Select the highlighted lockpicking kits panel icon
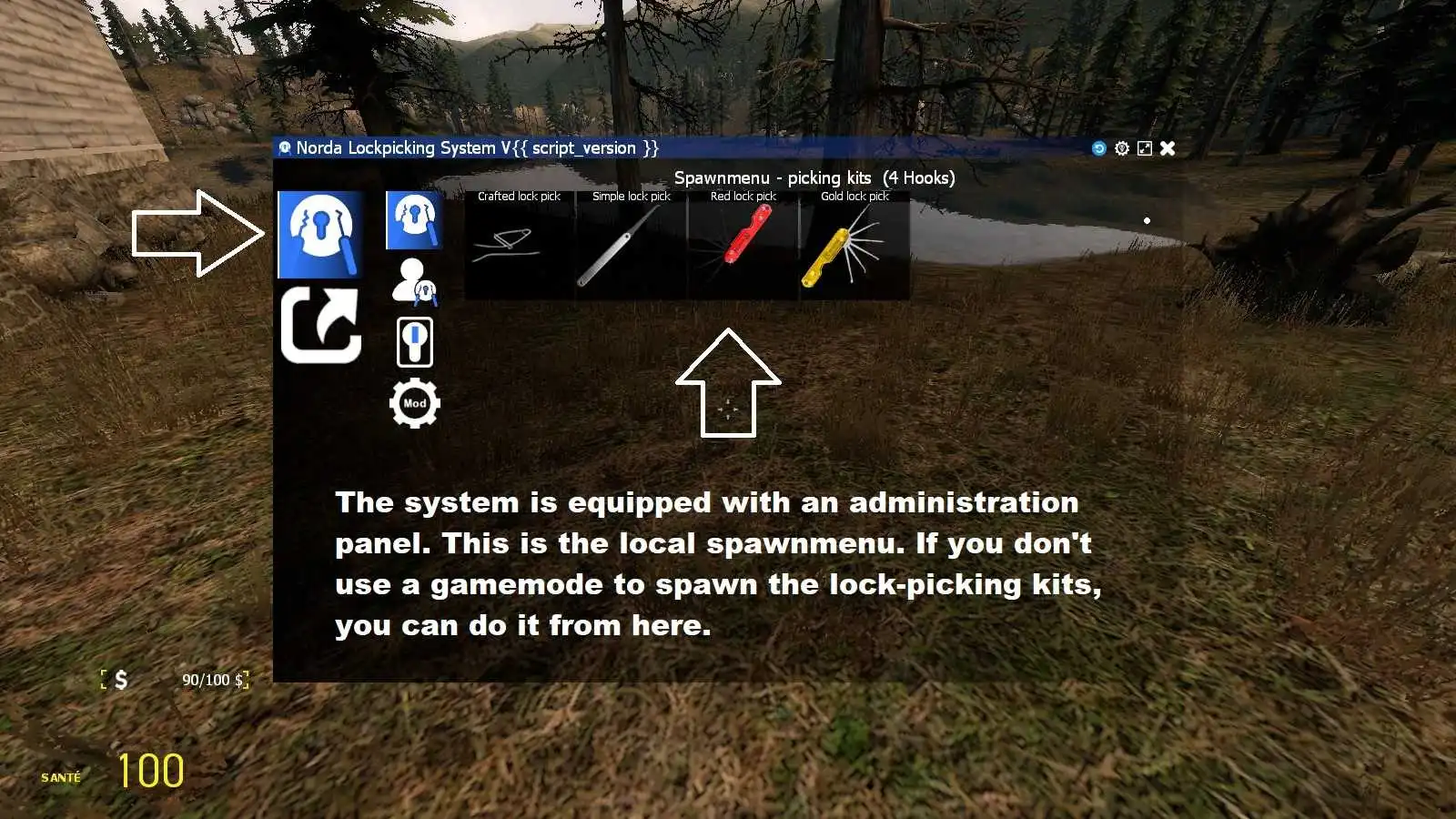Image resolution: width=1456 pixels, height=819 pixels. click(320, 233)
